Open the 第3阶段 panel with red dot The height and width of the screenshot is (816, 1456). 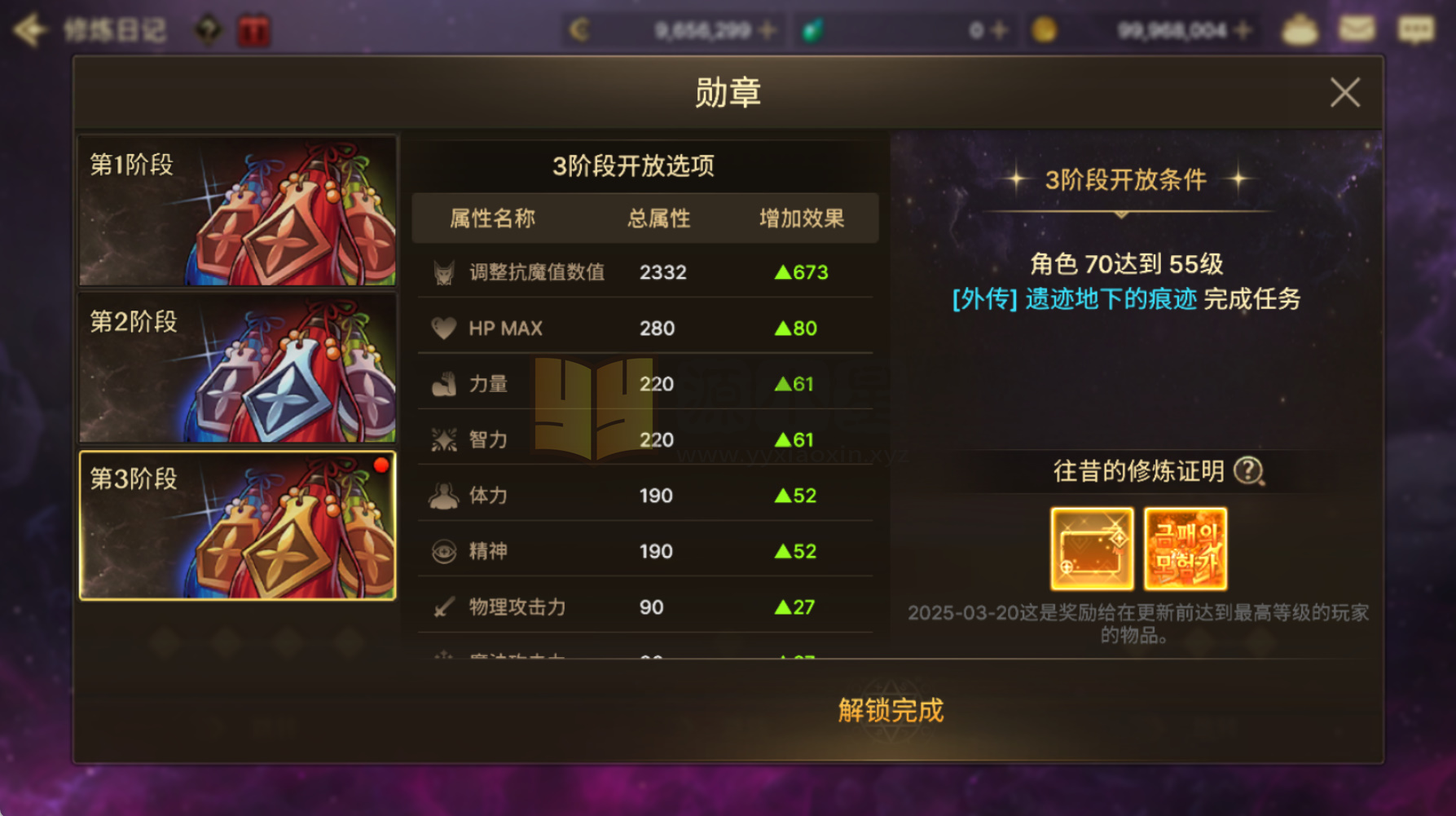pyautogui.click(x=236, y=526)
